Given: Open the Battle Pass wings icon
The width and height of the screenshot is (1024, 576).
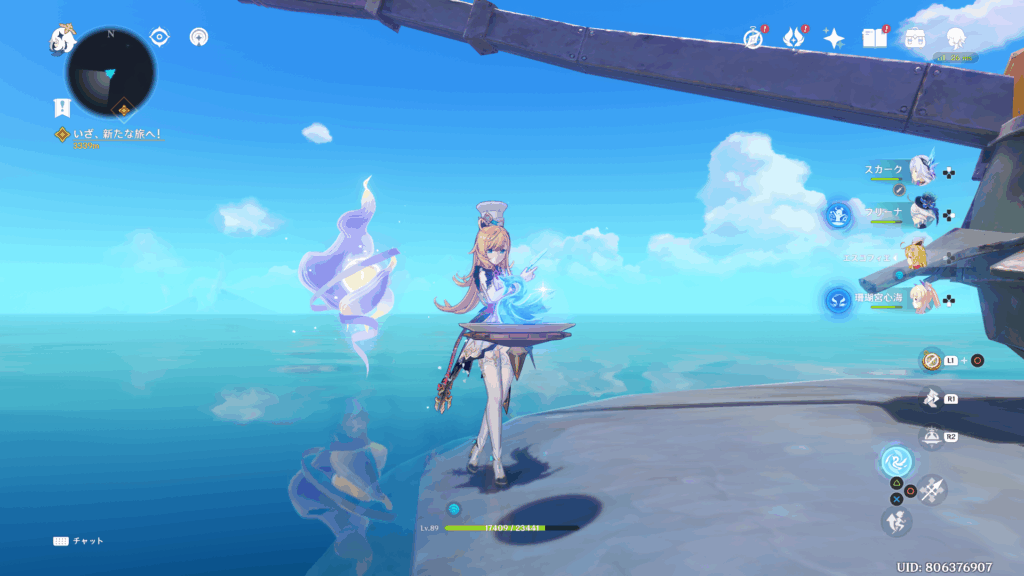Looking at the screenshot, I should [794, 38].
